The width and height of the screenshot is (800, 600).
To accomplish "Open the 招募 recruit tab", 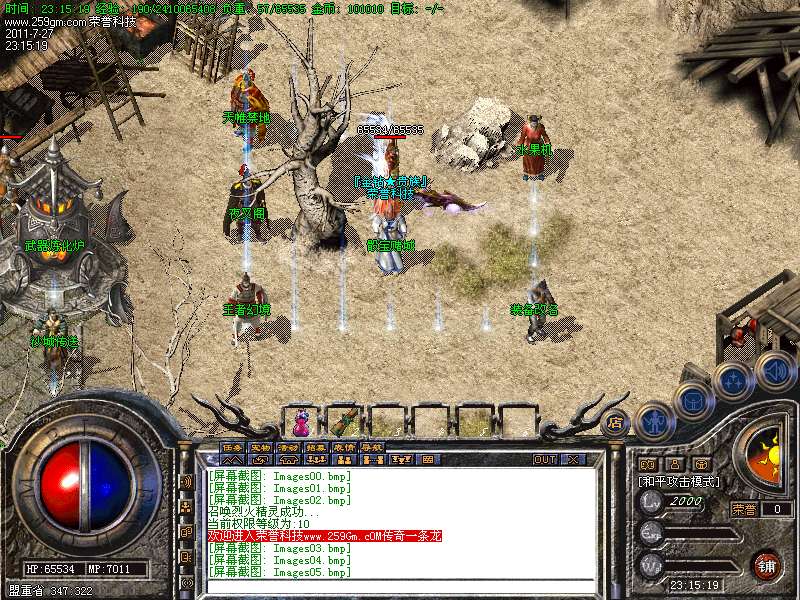I will [316, 447].
